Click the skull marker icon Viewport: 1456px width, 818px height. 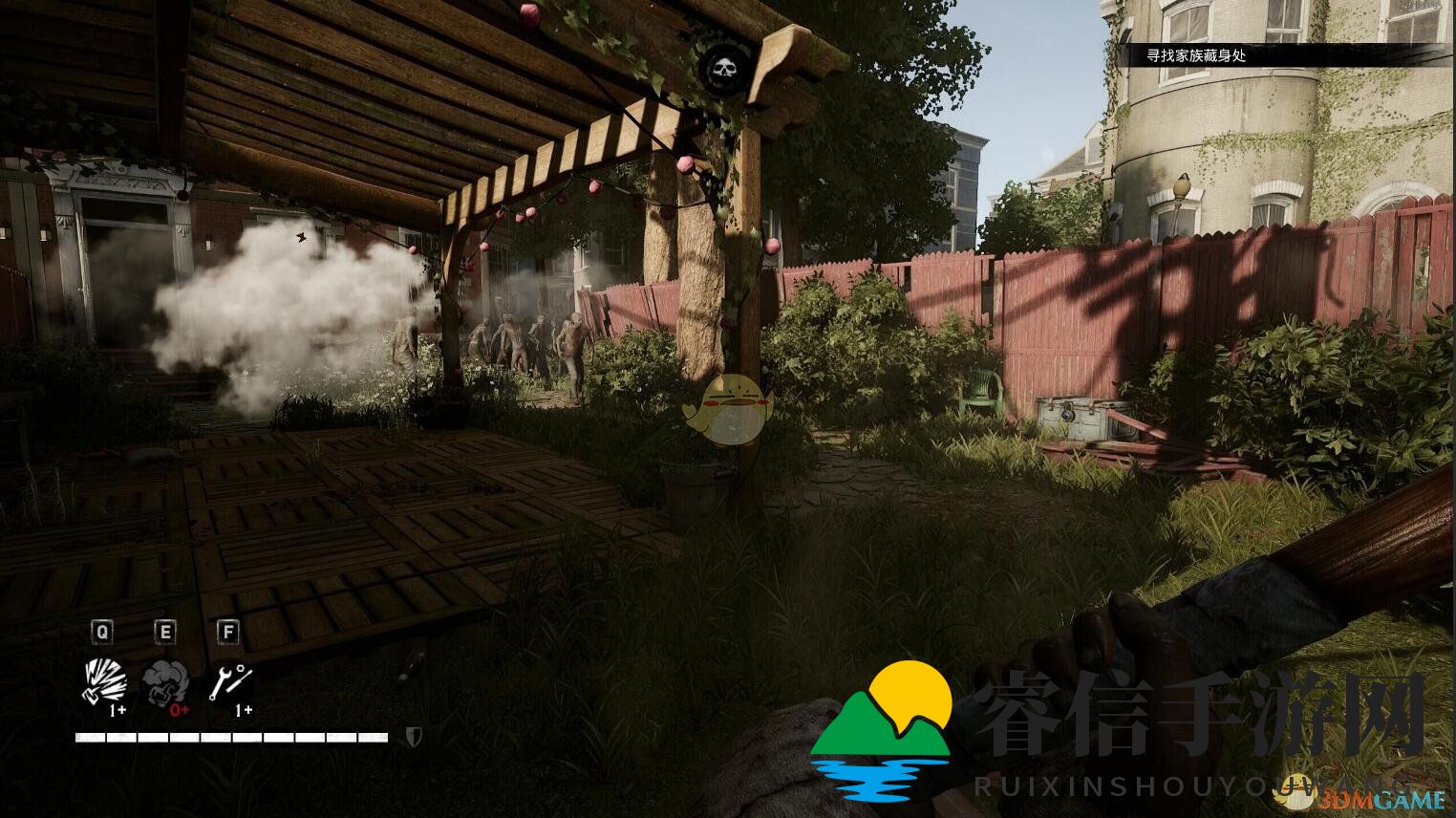pyautogui.click(x=725, y=69)
